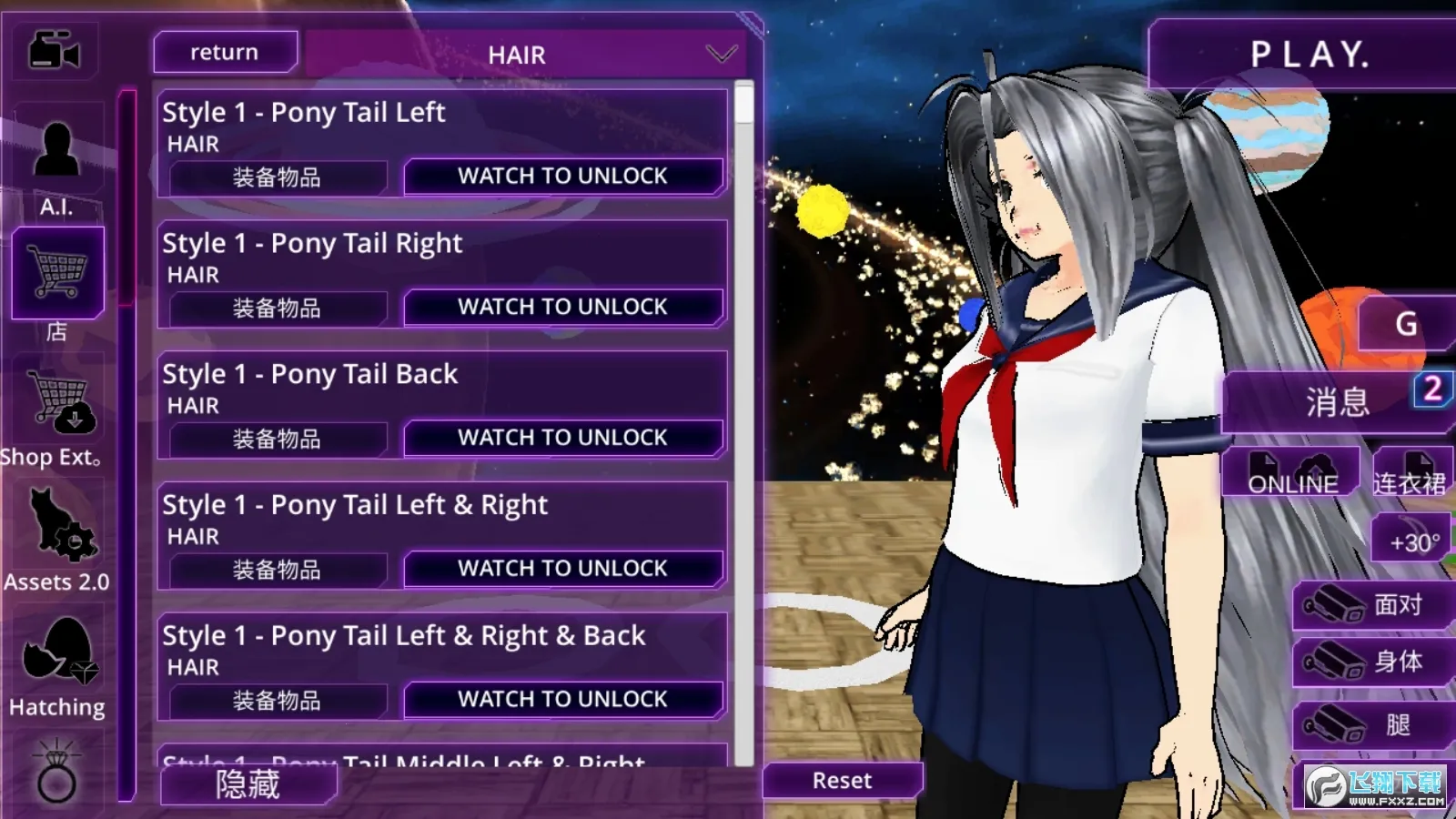
Task: Rotate the view by +30°
Action: 1413,541
